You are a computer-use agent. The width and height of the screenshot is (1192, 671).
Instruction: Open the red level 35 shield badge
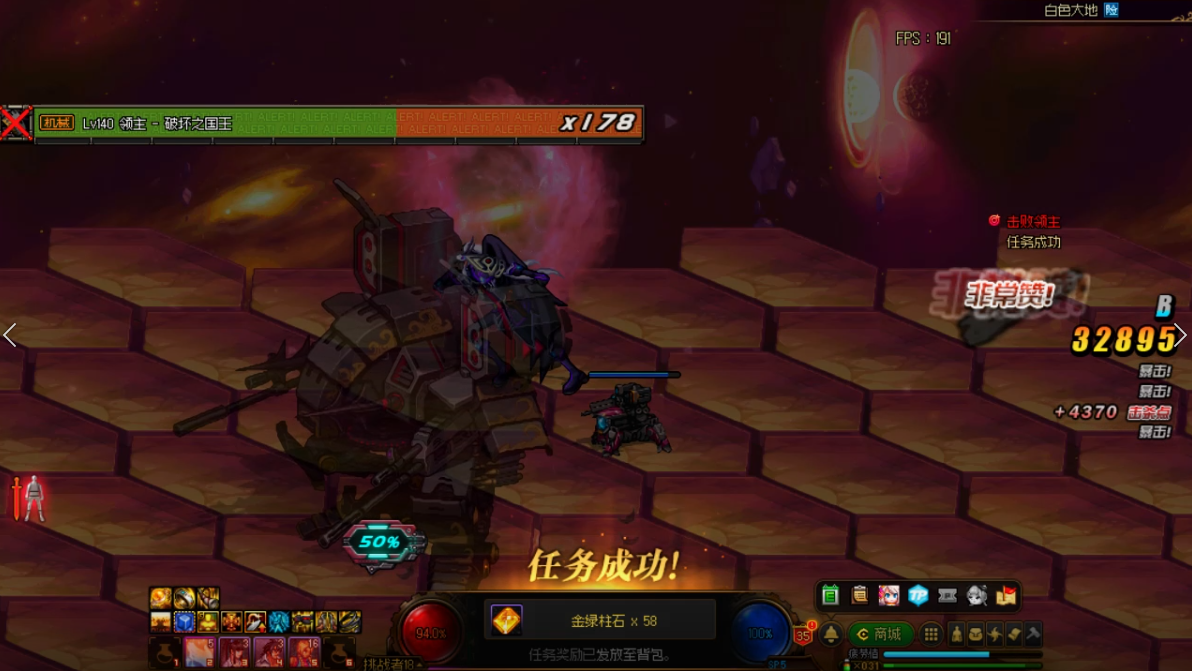click(802, 634)
